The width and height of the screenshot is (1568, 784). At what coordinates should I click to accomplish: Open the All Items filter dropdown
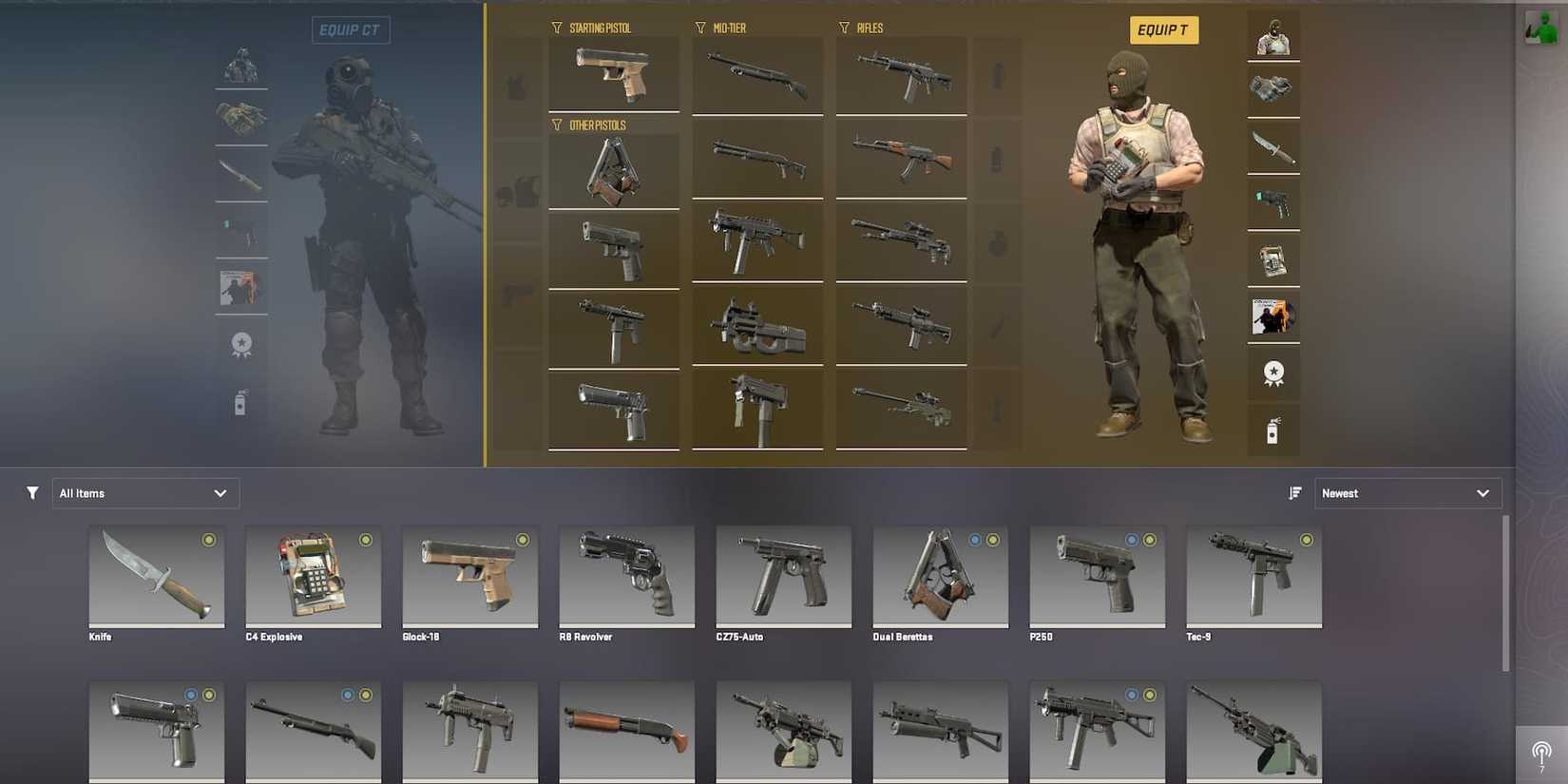tap(144, 492)
